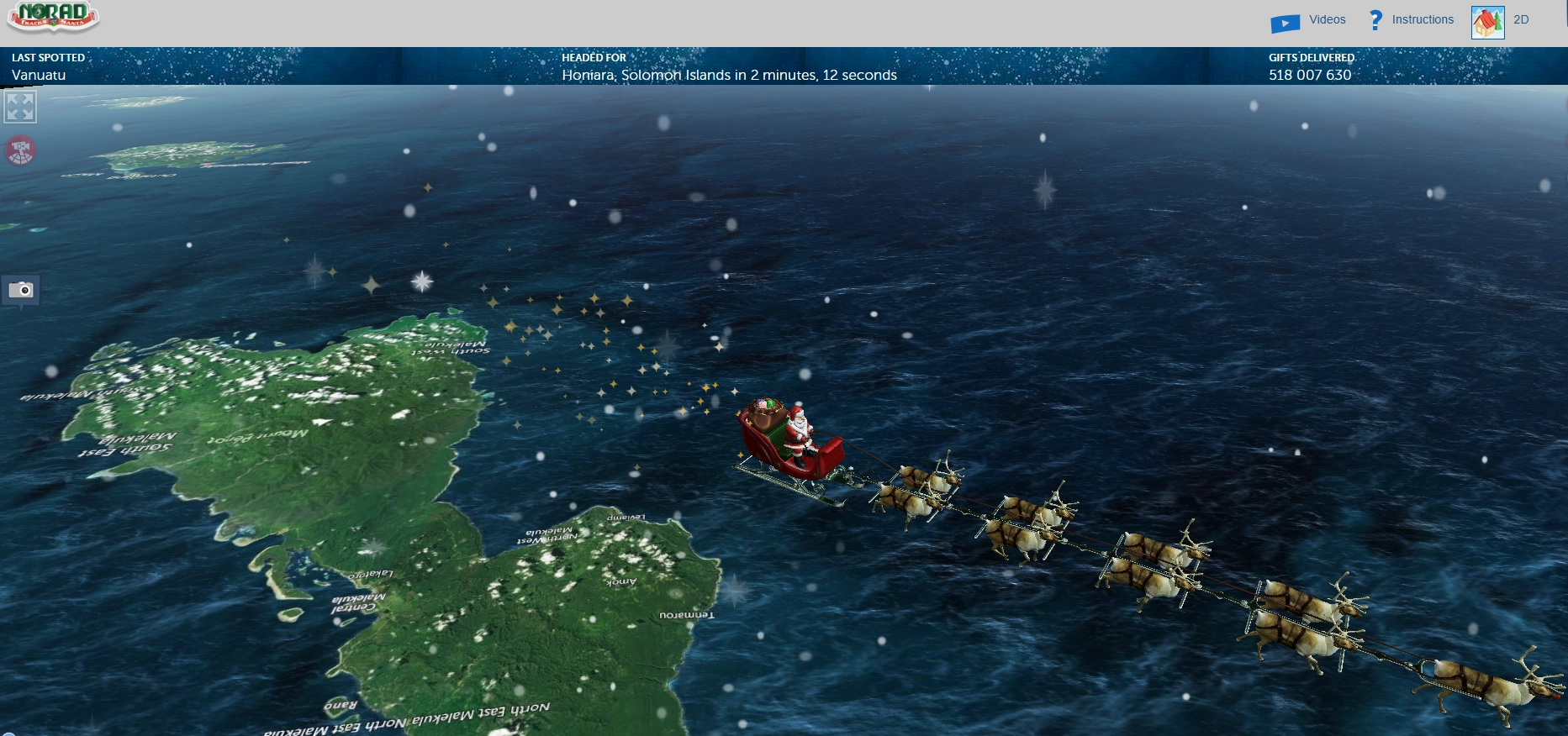This screenshot has width=1568, height=736.
Task: Switch to the 2D map view
Action: pyautogui.click(x=1500, y=21)
